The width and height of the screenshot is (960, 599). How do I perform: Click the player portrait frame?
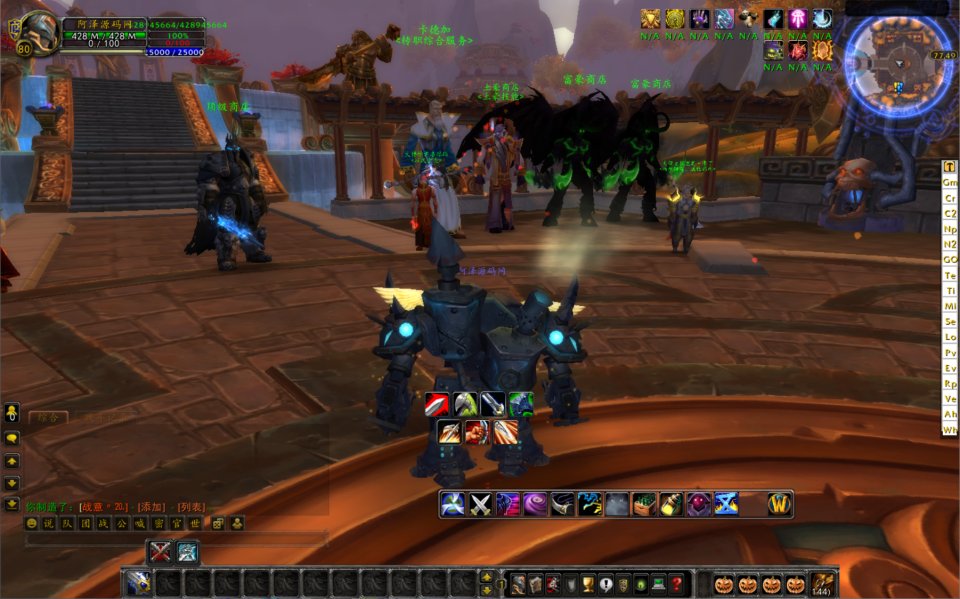click(x=38, y=32)
